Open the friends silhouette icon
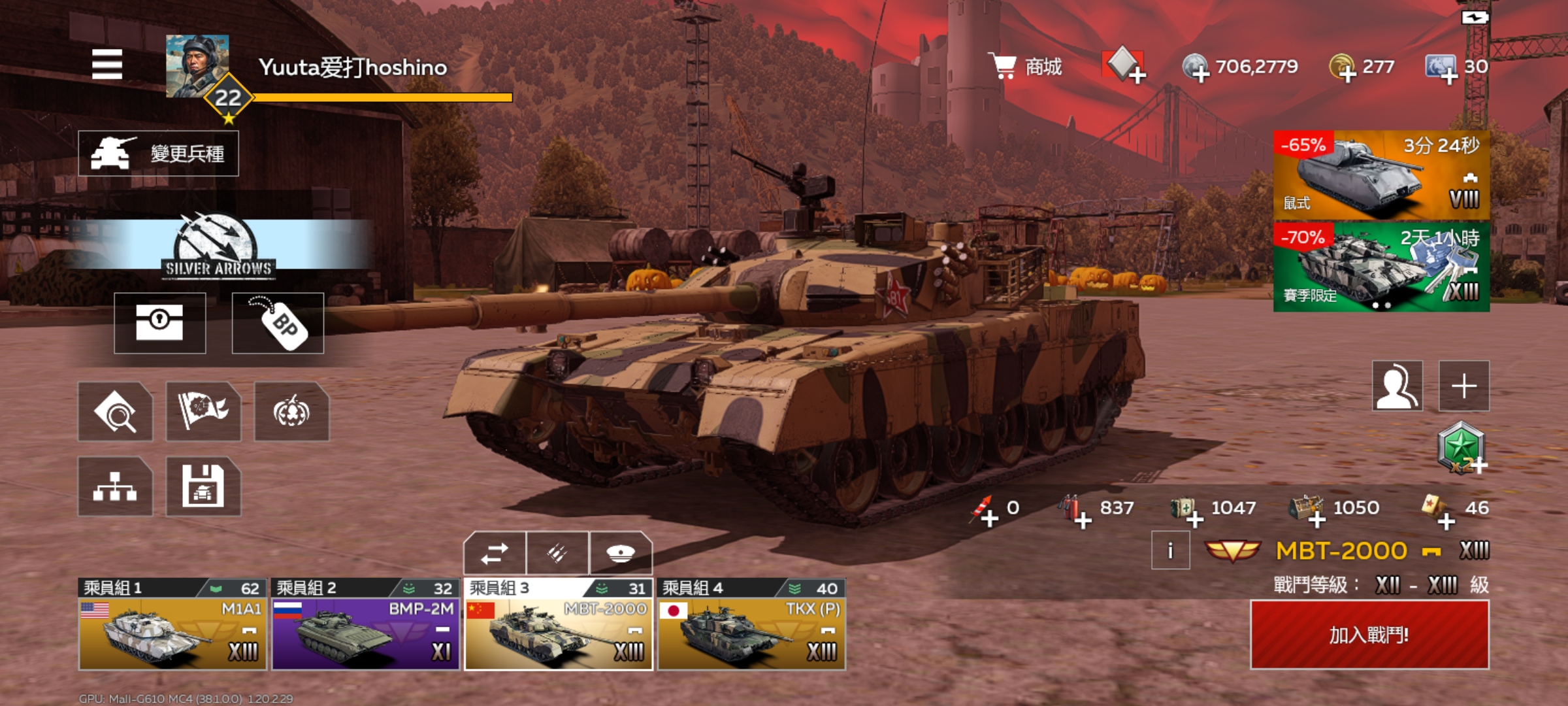This screenshot has height=706, width=1568. tap(1397, 386)
